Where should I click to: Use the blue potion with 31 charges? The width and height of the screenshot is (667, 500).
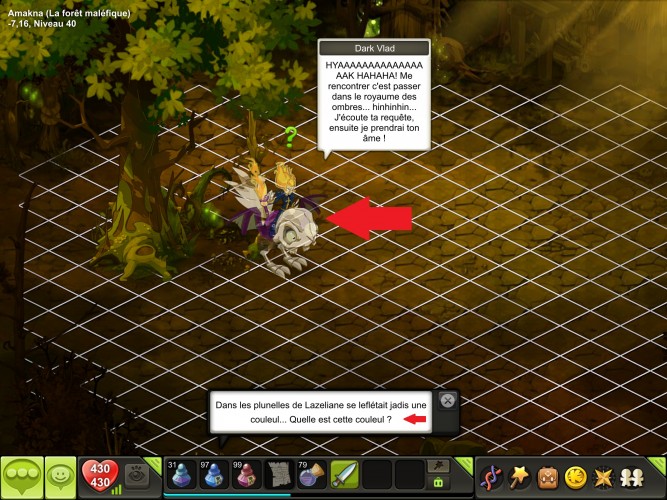click(x=182, y=473)
